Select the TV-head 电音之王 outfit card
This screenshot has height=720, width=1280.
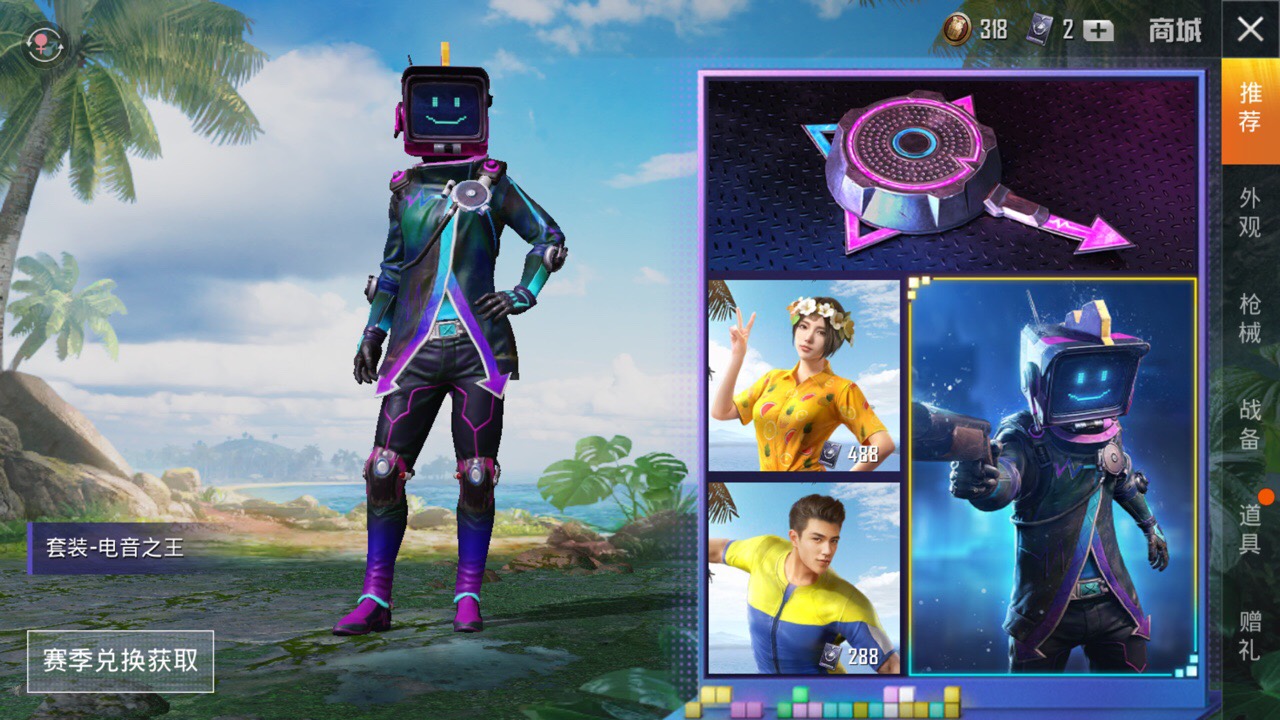1054,476
